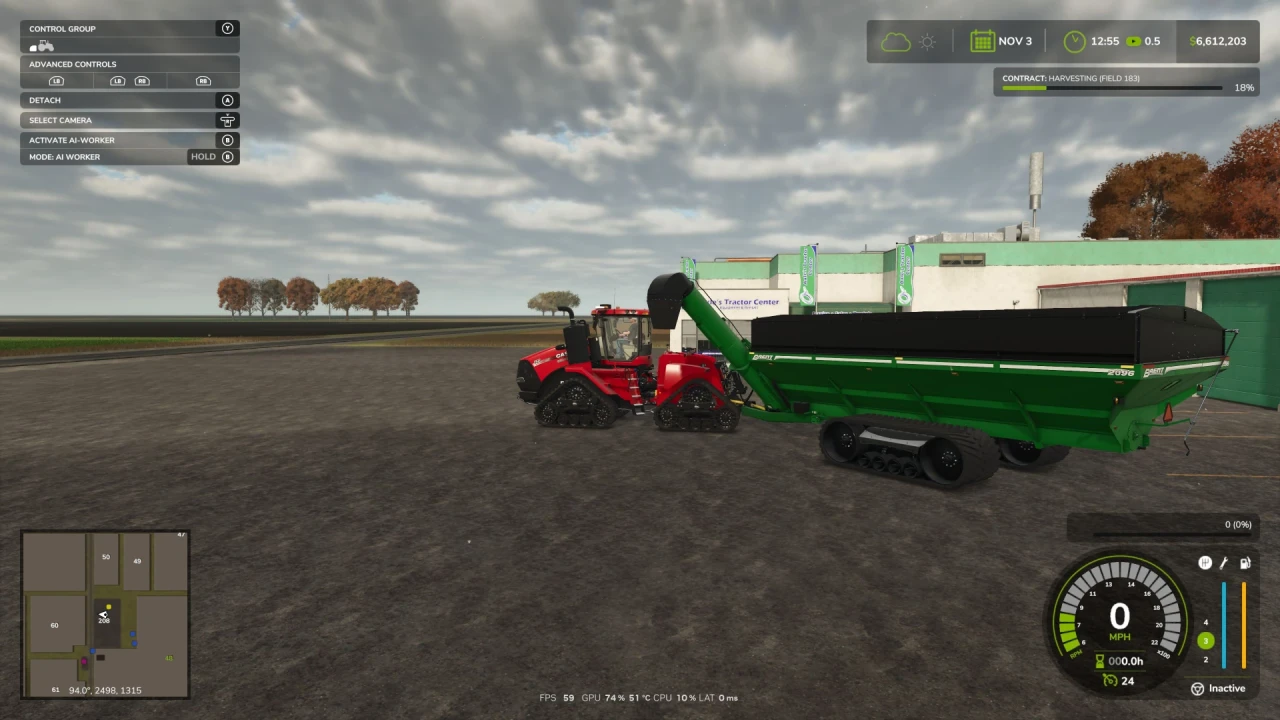Expand CONTROL GROUP with the Y button prompt
Image resolution: width=1280 pixels, height=720 pixels.
coord(227,28)
